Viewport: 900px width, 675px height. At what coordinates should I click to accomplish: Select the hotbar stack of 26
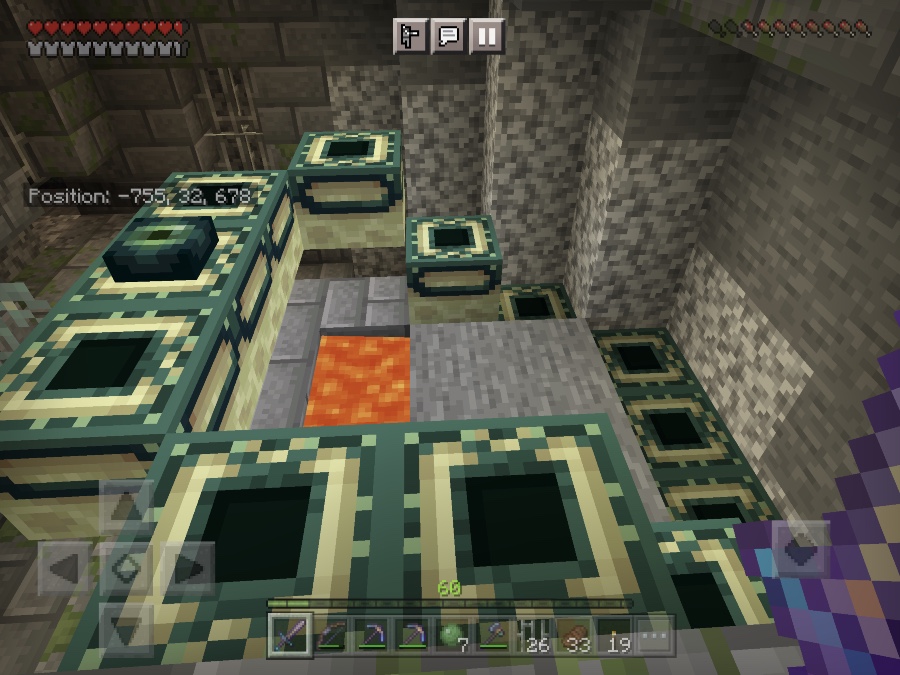click(x=533, y=635)
